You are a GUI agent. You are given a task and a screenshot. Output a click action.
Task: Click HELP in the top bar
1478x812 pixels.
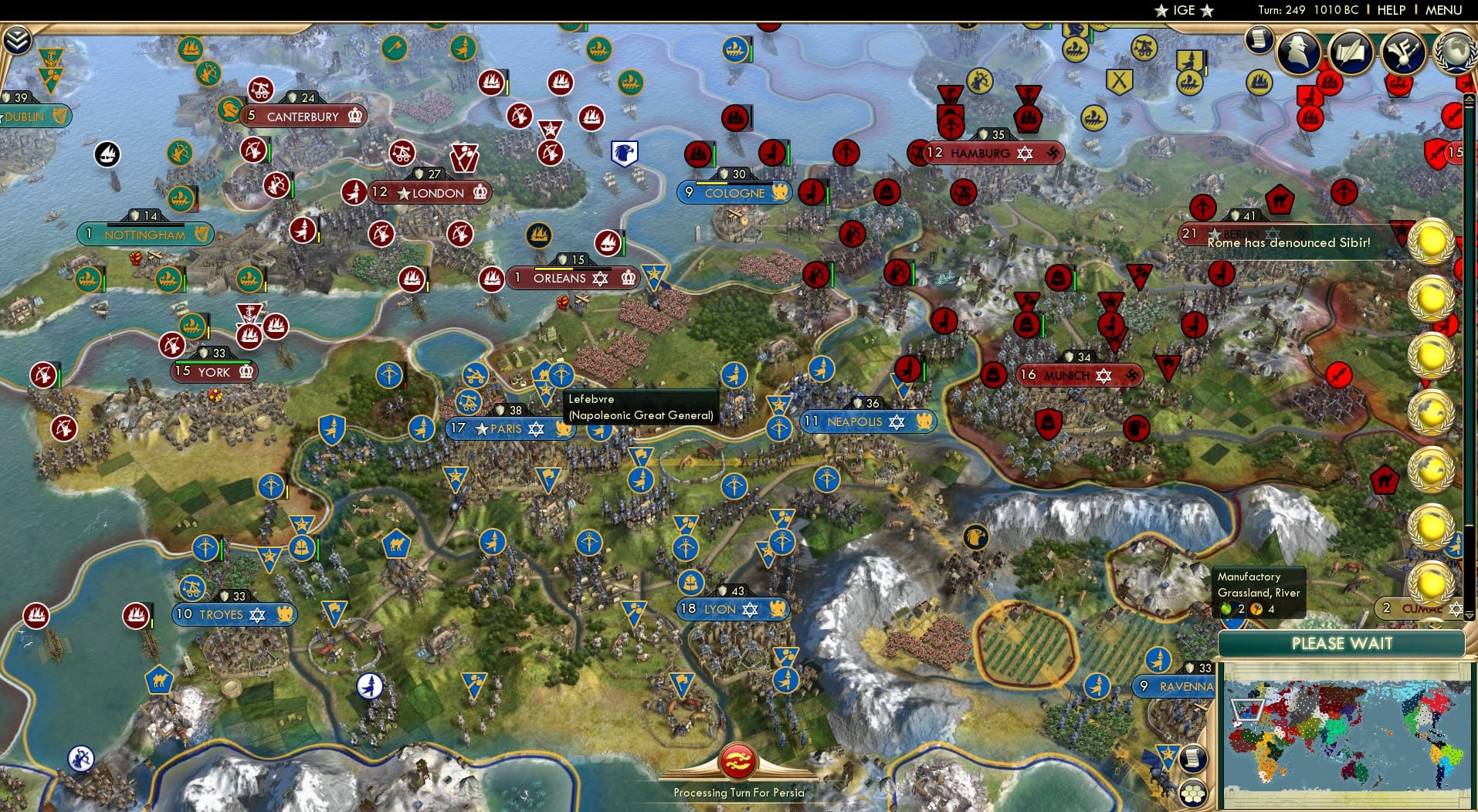pyautogui.click(x=1391, y=10)
